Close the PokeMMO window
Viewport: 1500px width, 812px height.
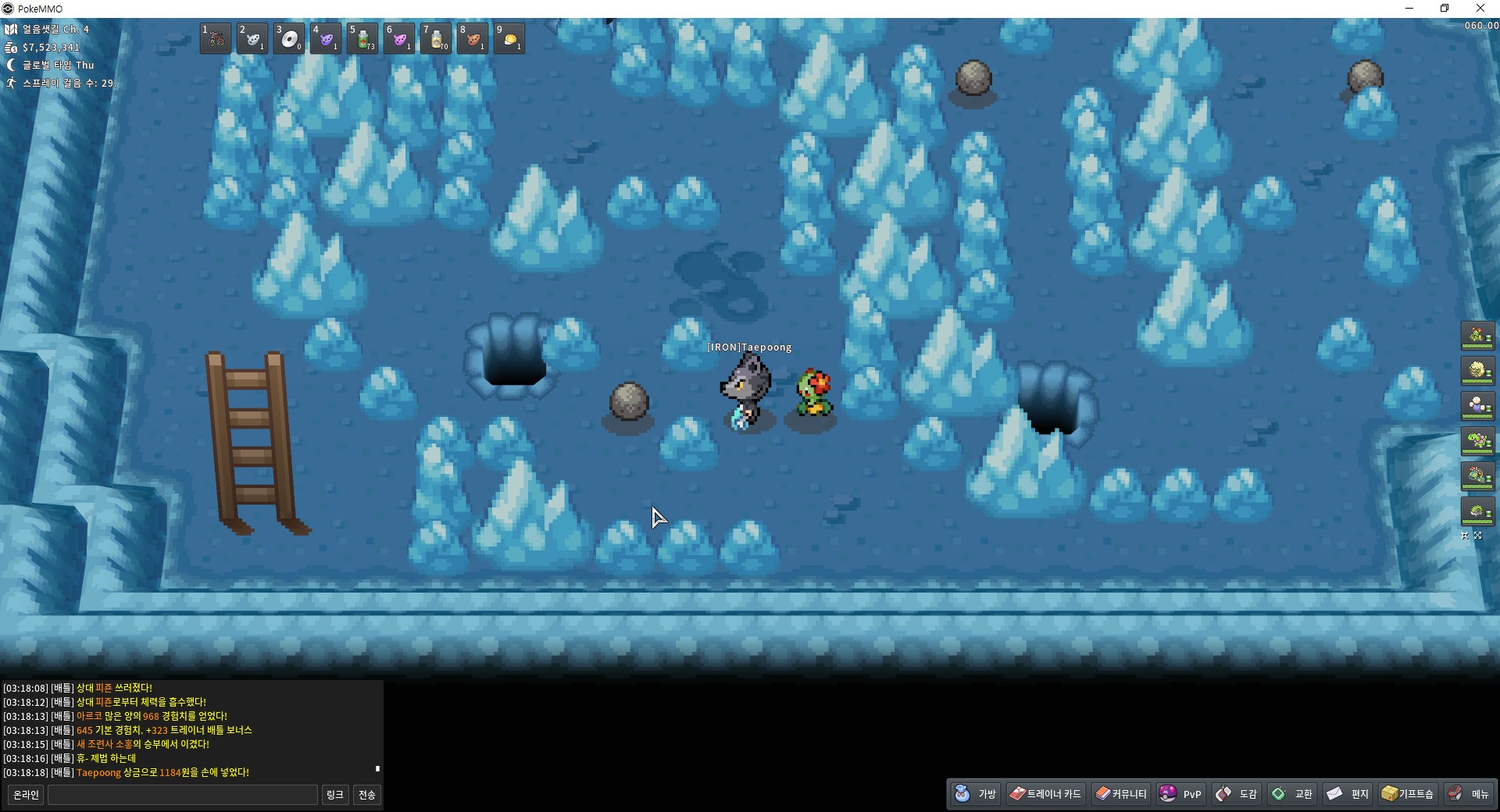point(1480,9)
